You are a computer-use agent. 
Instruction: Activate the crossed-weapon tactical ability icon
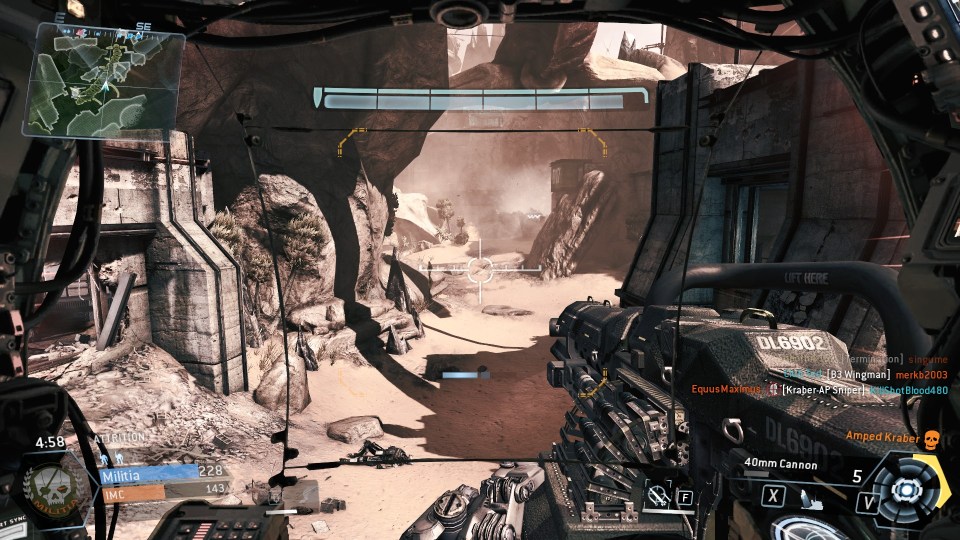[658, 494]
